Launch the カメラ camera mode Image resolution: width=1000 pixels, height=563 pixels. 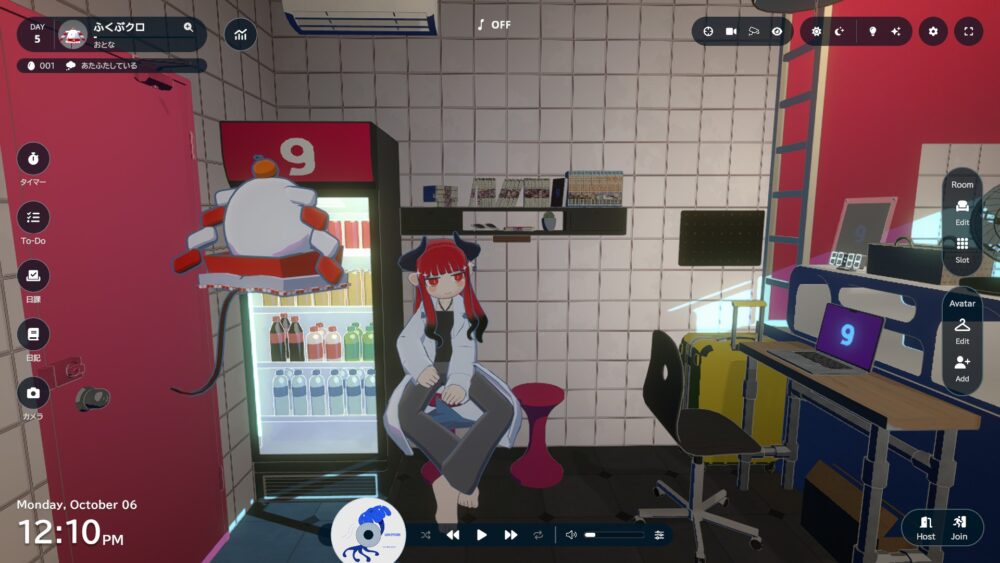point(33,394)
